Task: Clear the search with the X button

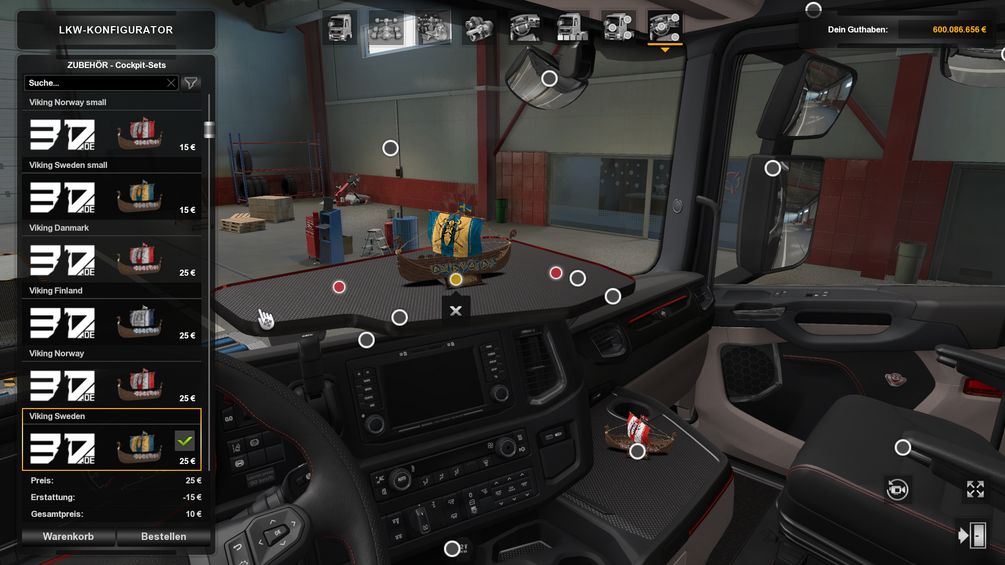Action: point(171,83)
